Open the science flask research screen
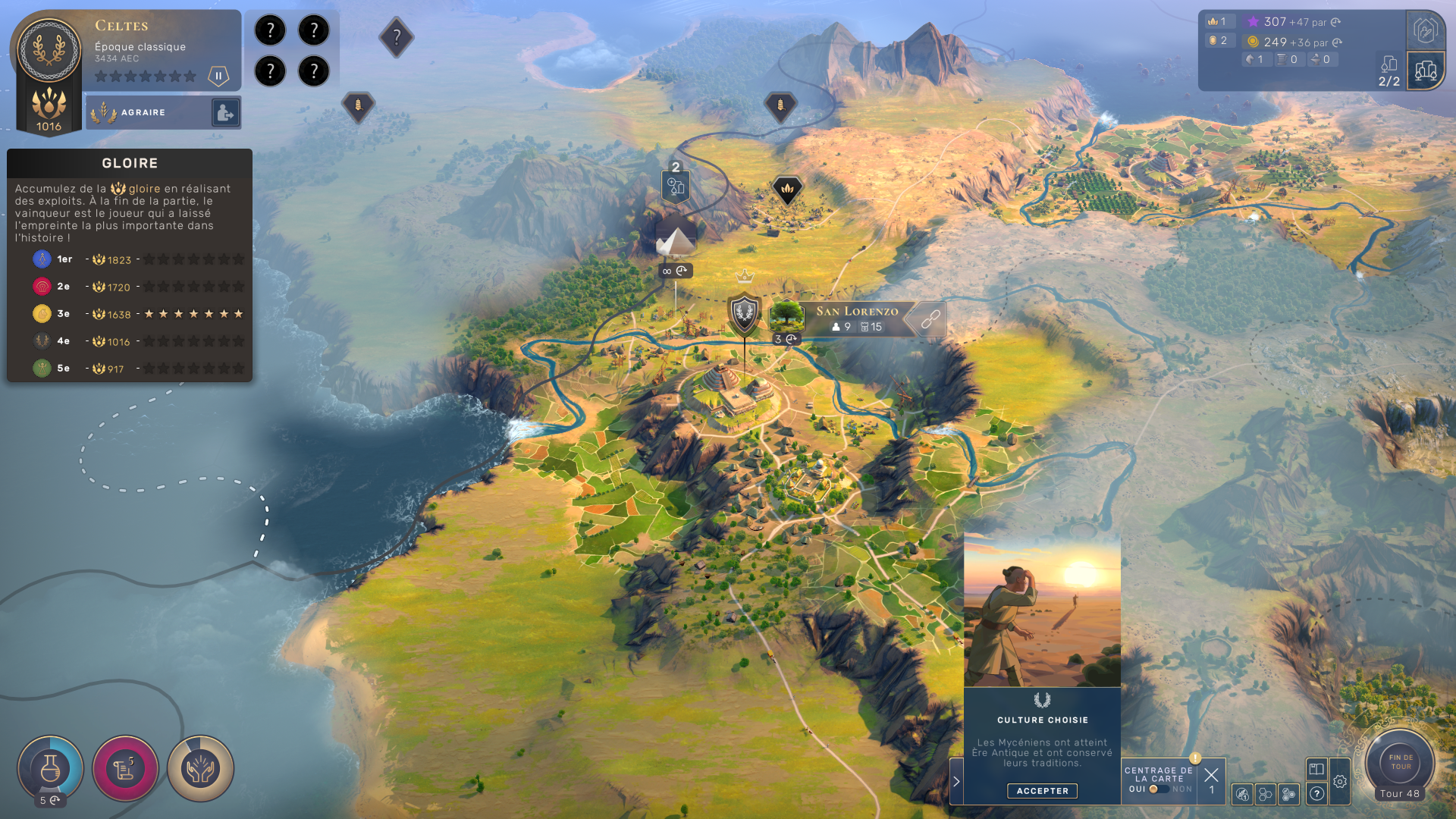1456x819 pixels. click(50, 769)
